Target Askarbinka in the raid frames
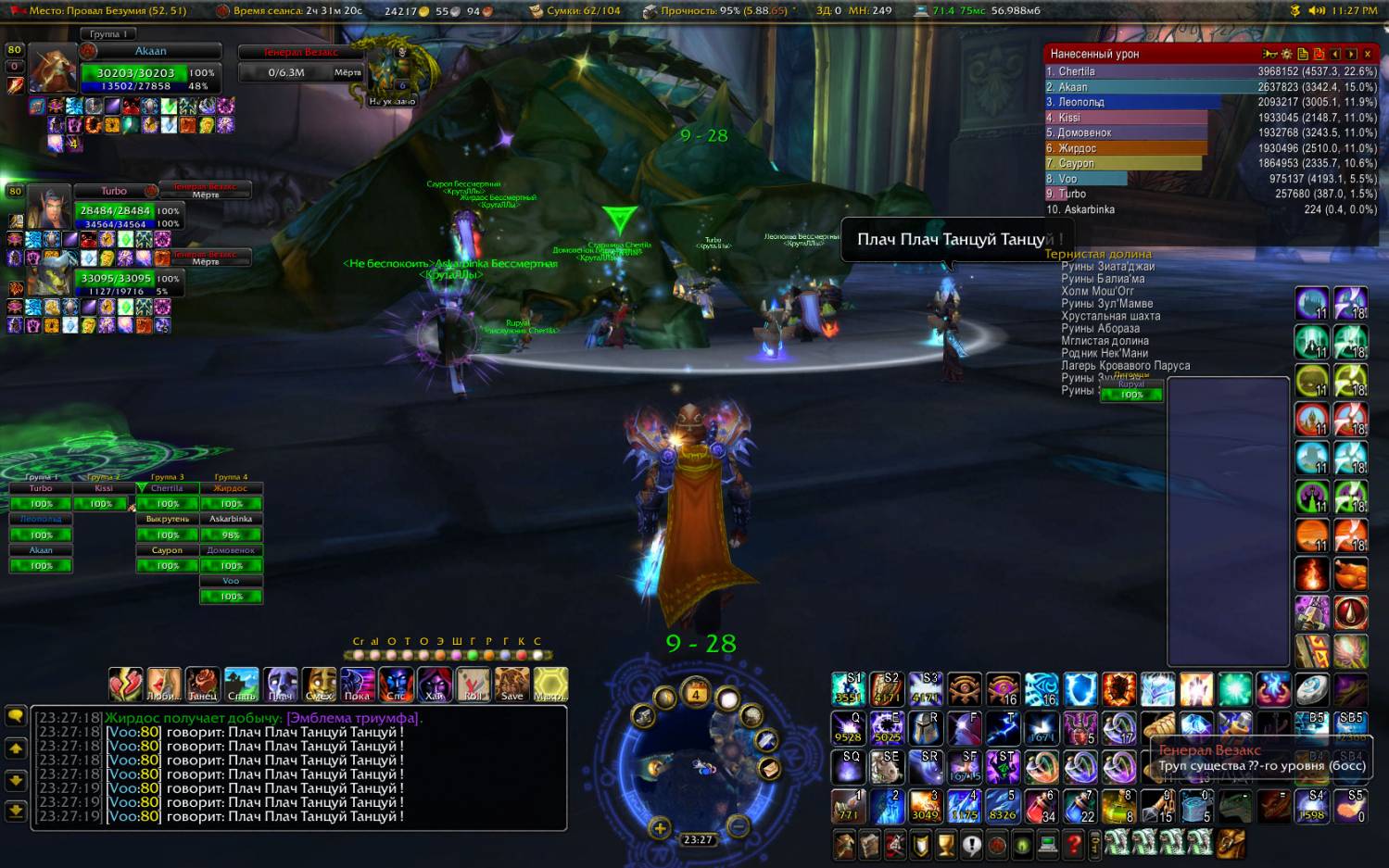This screenshot has width=1389, height=868. tap(231, 527)
